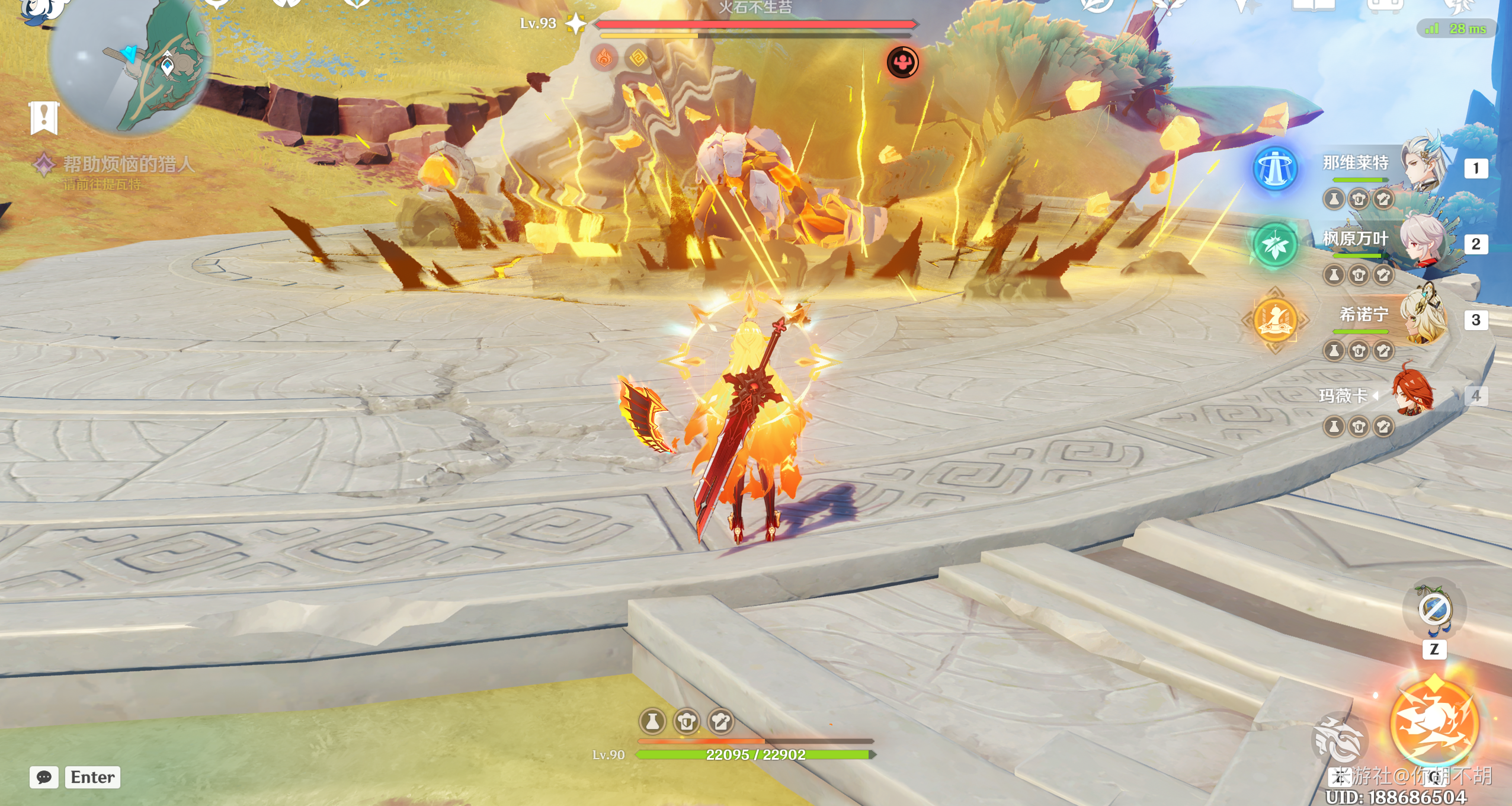Trigger 希诺宁's orange burst icon
The image size is (1512, 806).
pos(1275,321)
